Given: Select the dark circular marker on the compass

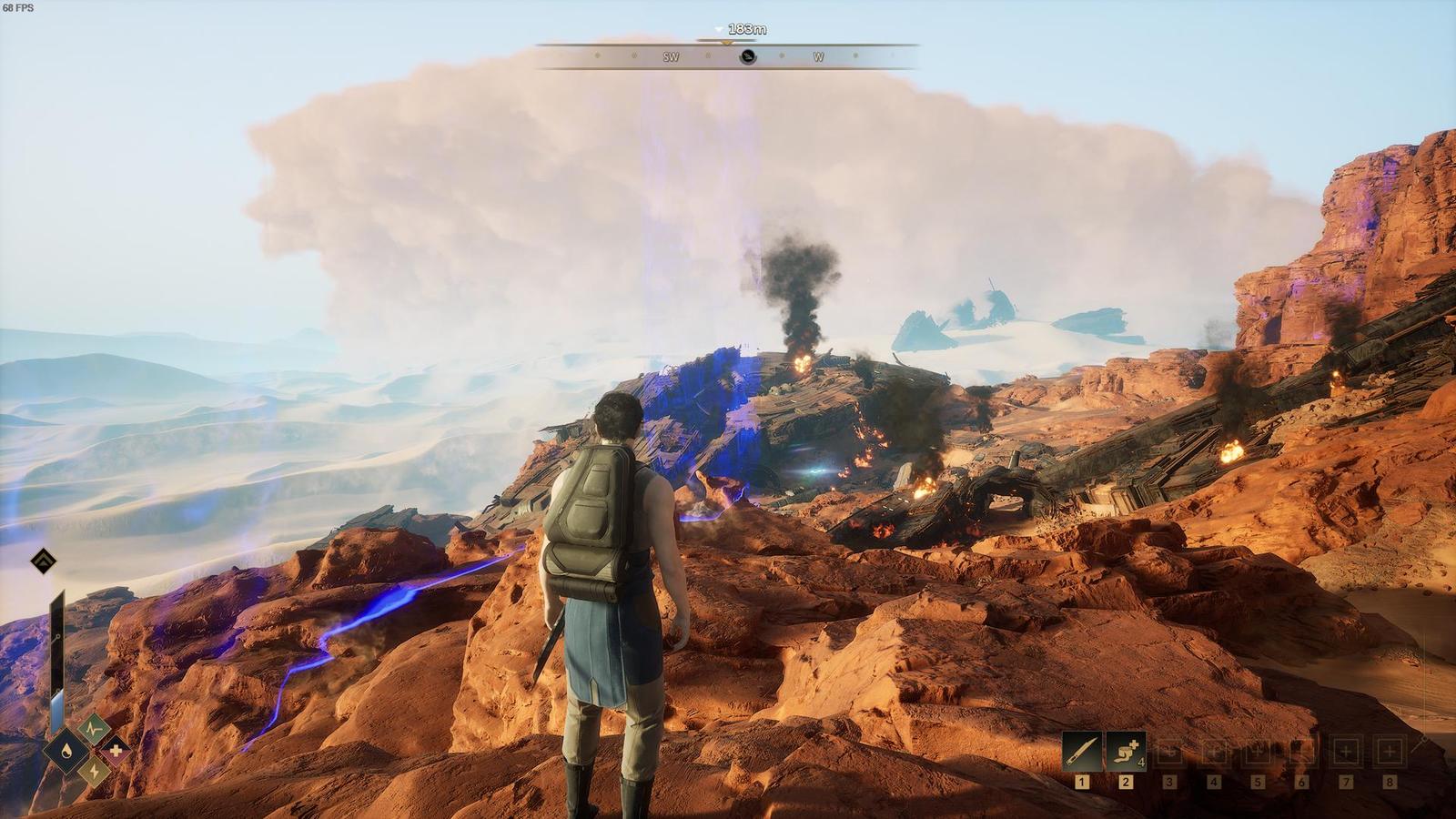Looking at the screenshot, I should click(x=747, y=56).
